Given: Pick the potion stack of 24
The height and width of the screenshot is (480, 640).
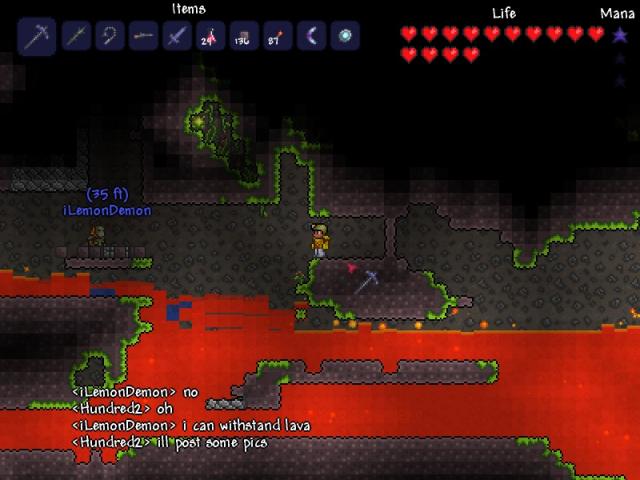Looking at the screenshot, I should tap(211, 37).
